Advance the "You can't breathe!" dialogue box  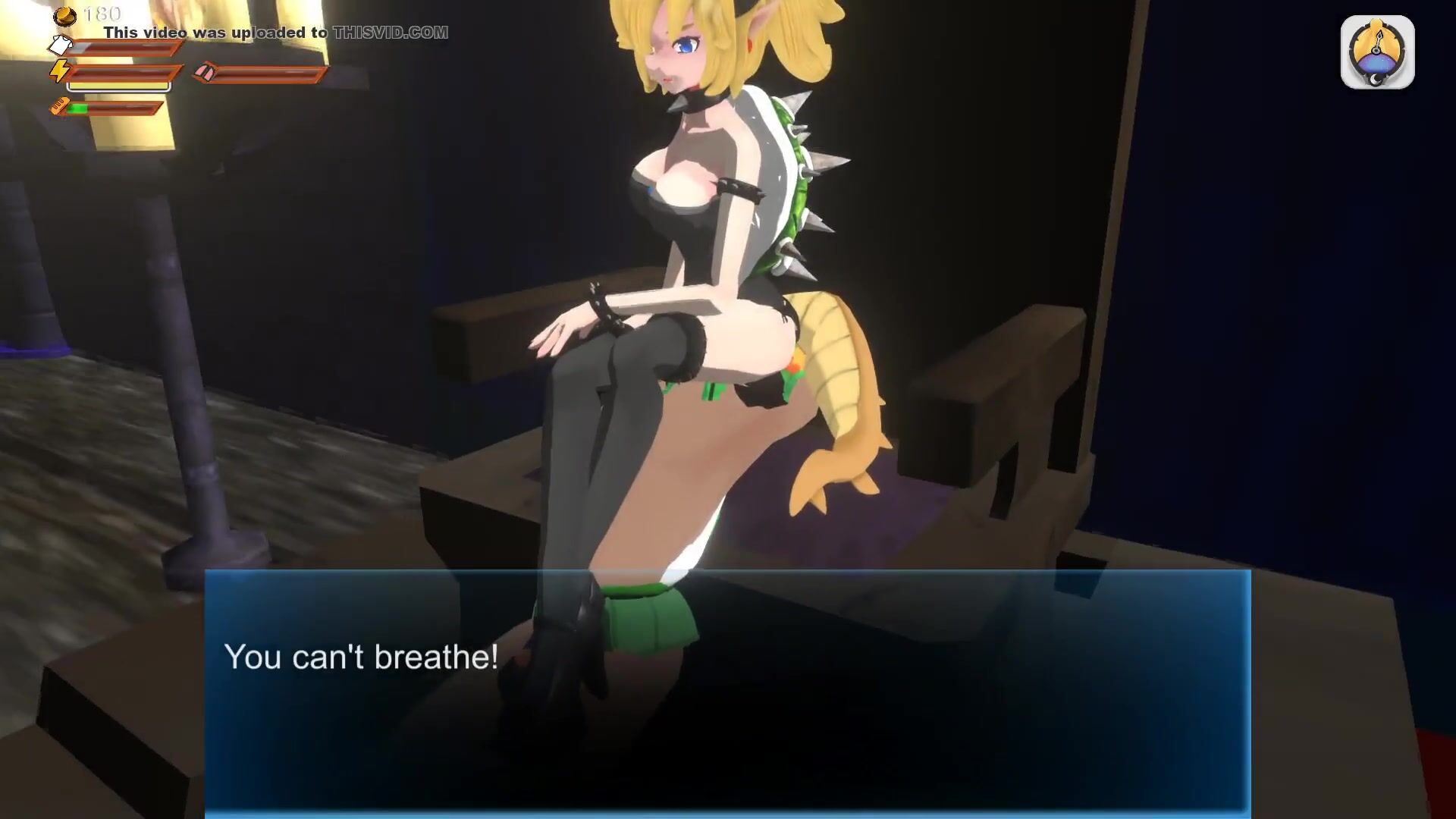pos(727,692)
